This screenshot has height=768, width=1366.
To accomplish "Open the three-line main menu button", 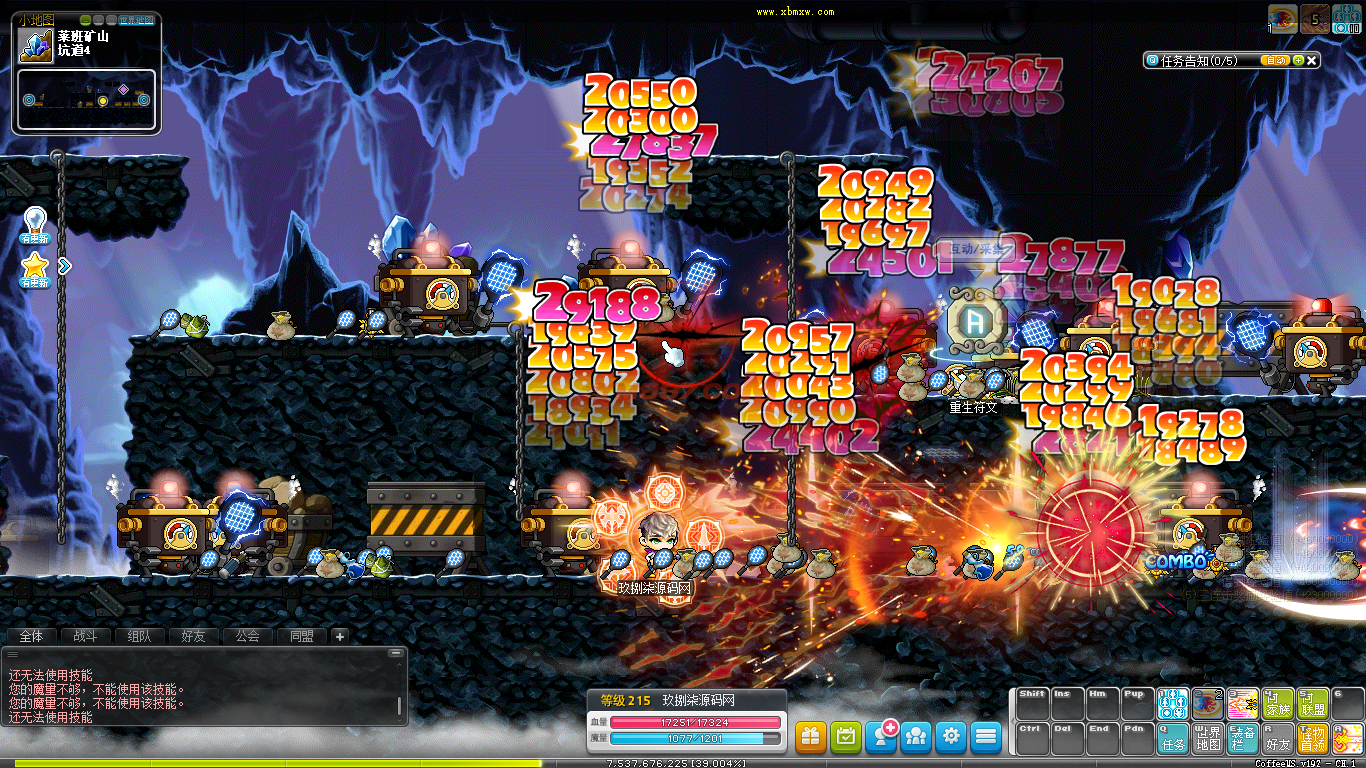I will [986, 737].
